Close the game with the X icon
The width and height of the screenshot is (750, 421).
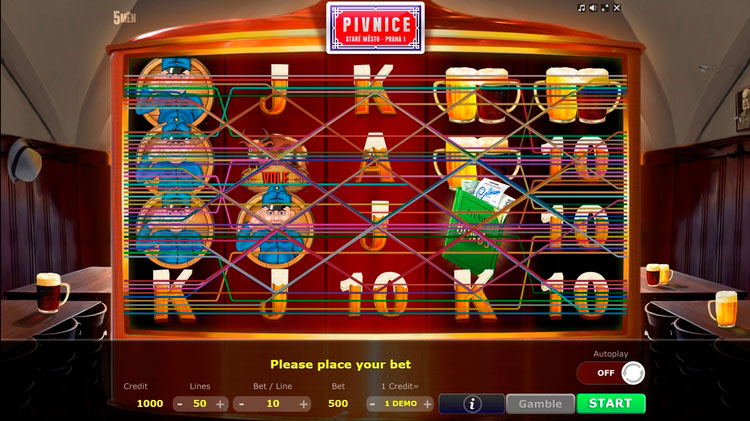(x=617, y=7)
